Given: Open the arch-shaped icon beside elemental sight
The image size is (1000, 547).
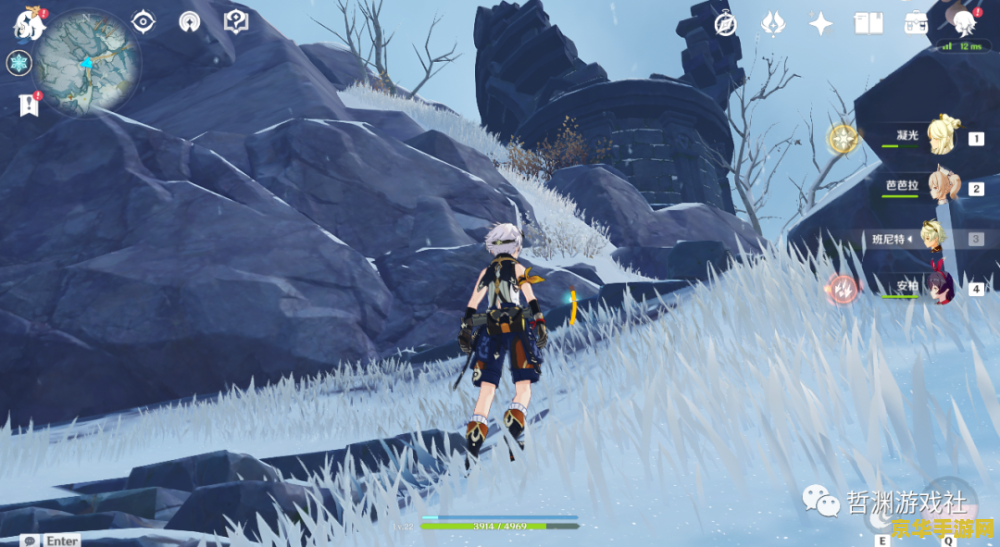Looking at the screenshot, I should click(189, 21).
